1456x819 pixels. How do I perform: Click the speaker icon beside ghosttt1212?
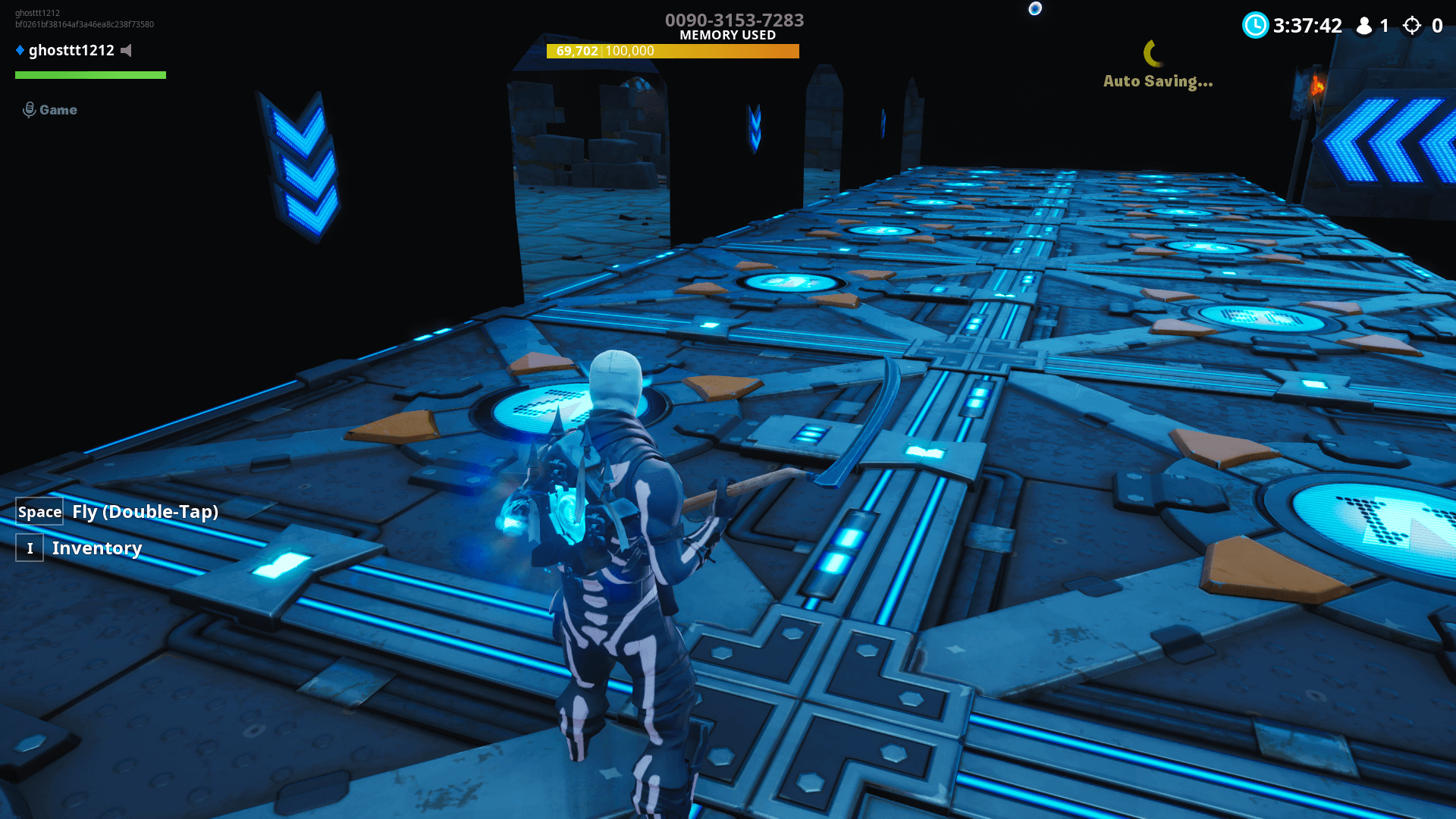click(x=127, y=51)
